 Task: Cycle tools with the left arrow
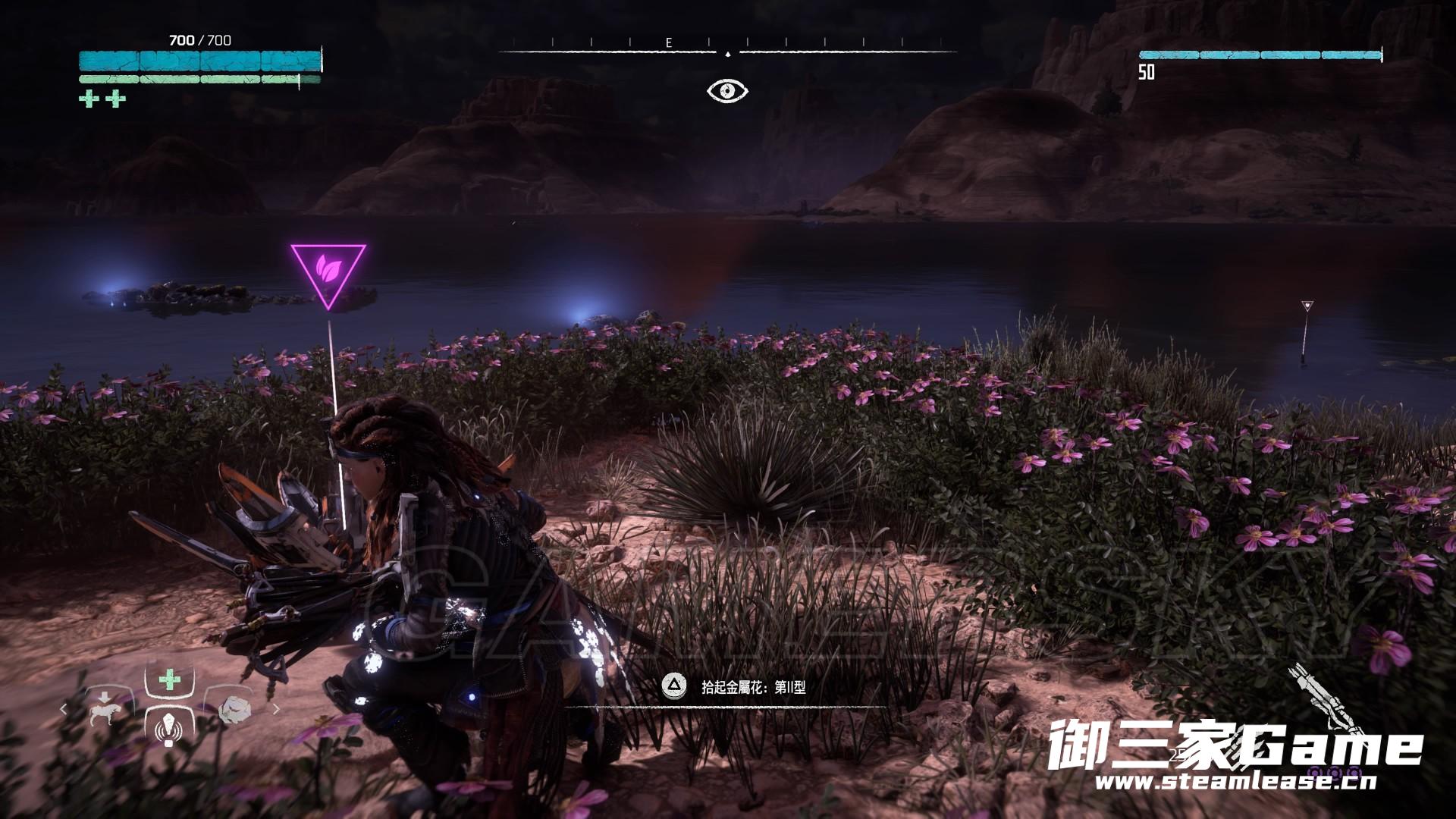click(x=64, y=710)
